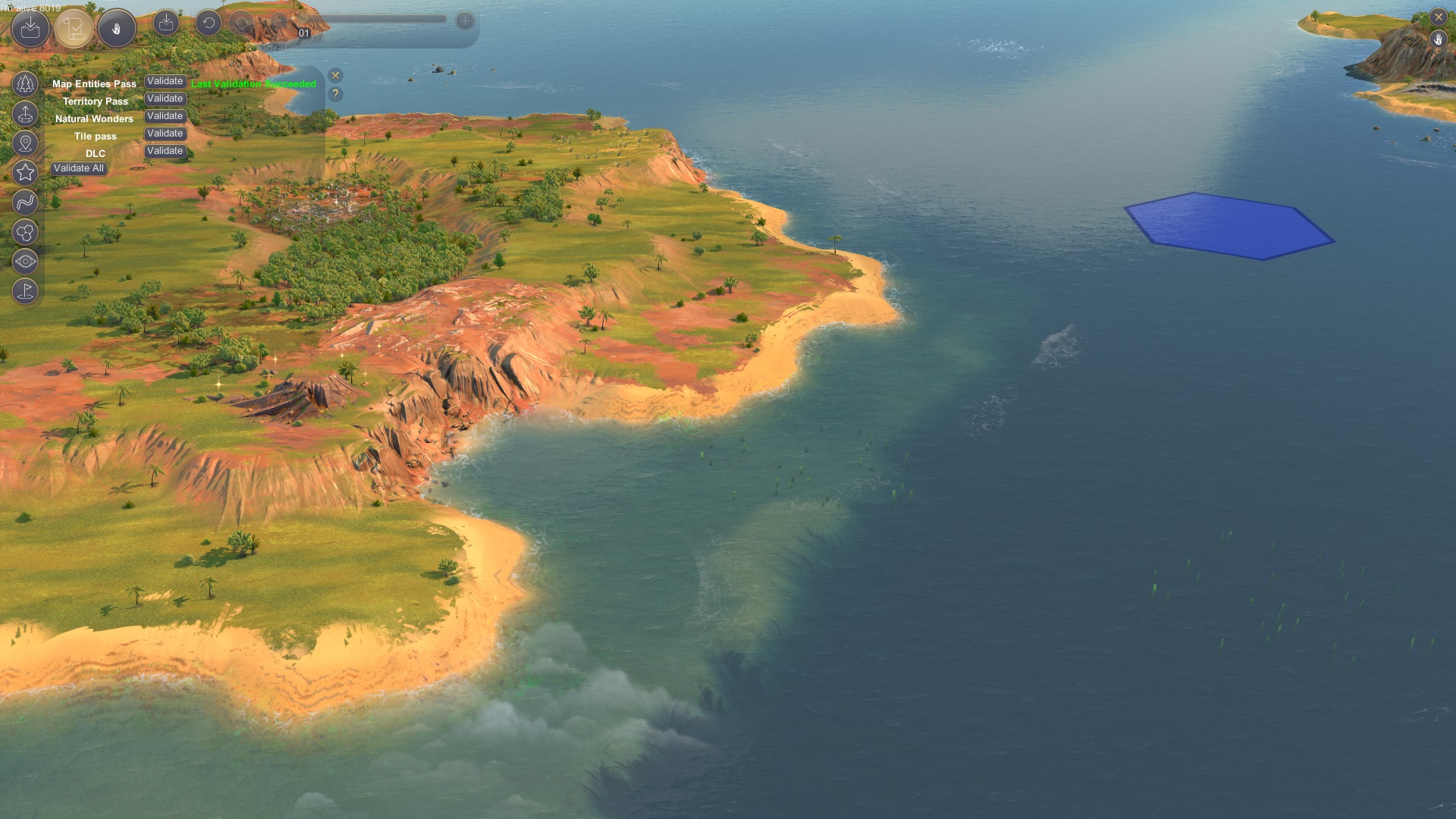The image size is (1456, 819).
Task: Open validation help question mark
Action: pos(335,94)
